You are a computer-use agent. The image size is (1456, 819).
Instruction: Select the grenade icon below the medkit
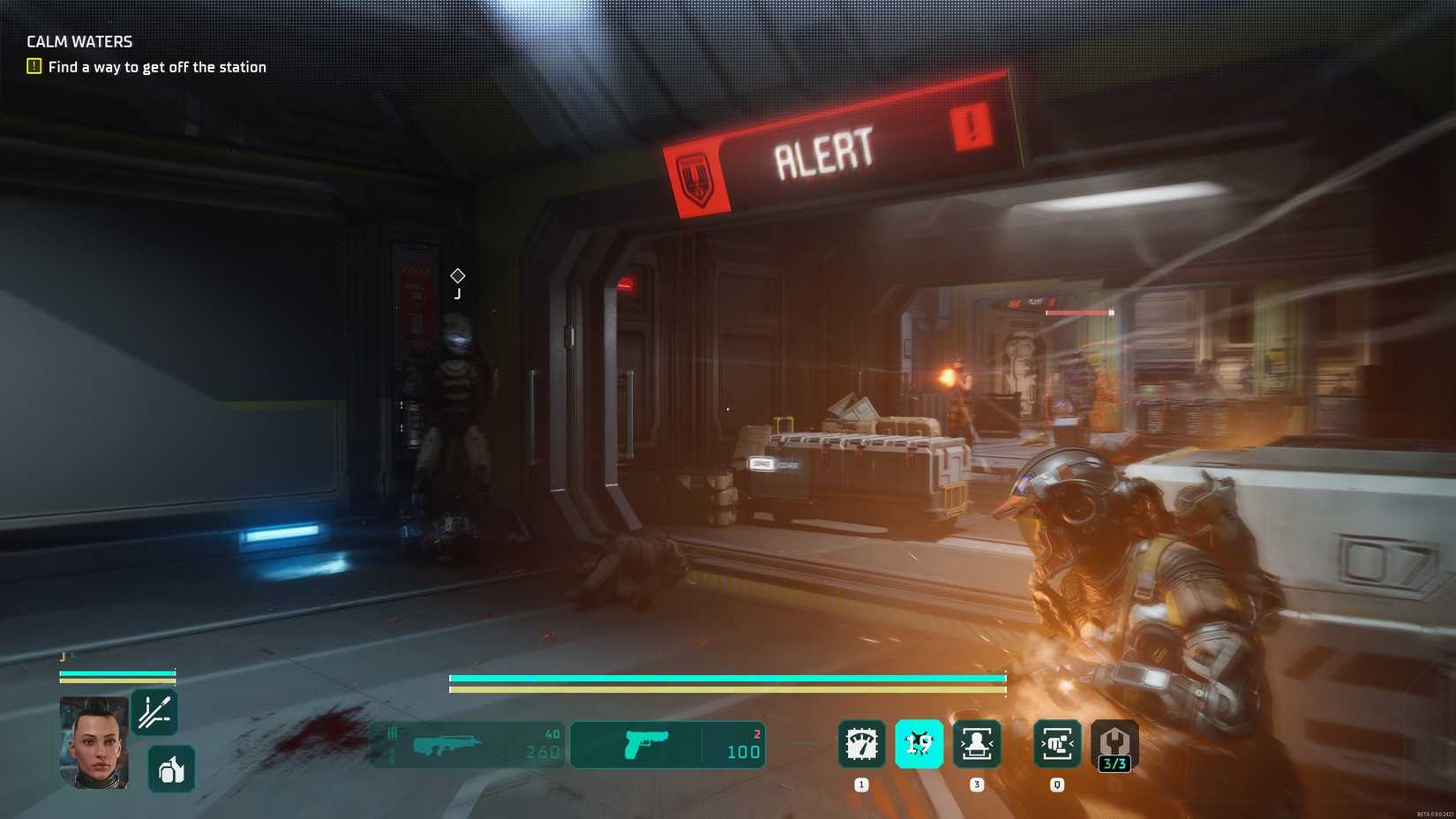pos(169,769)
